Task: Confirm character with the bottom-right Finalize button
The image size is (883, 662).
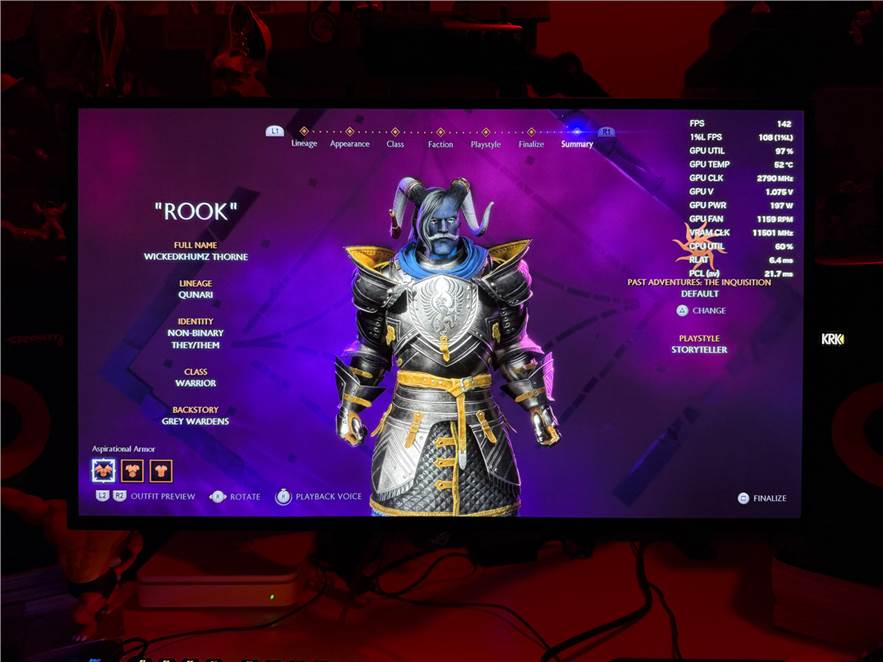Action: coord(762,498)
